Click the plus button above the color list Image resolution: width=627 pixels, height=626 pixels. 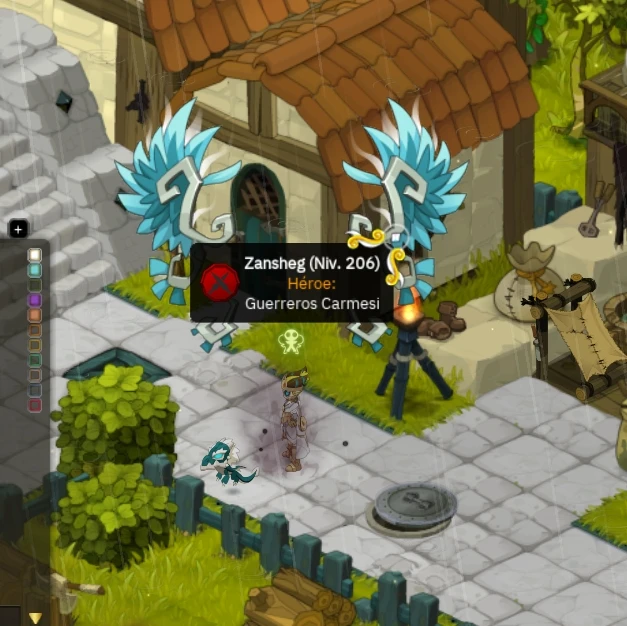click(18, 229)
